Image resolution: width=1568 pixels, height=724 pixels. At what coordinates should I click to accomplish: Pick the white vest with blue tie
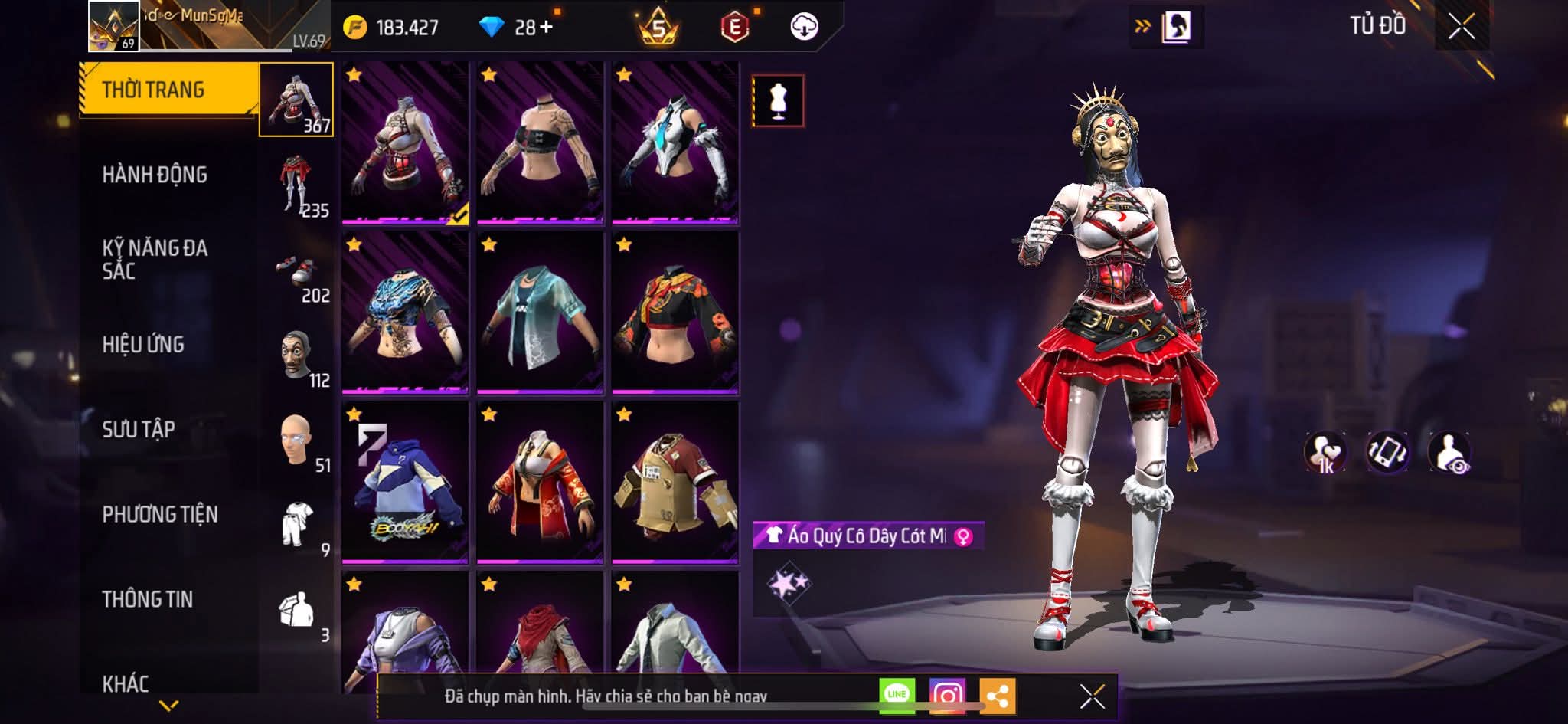675,144
